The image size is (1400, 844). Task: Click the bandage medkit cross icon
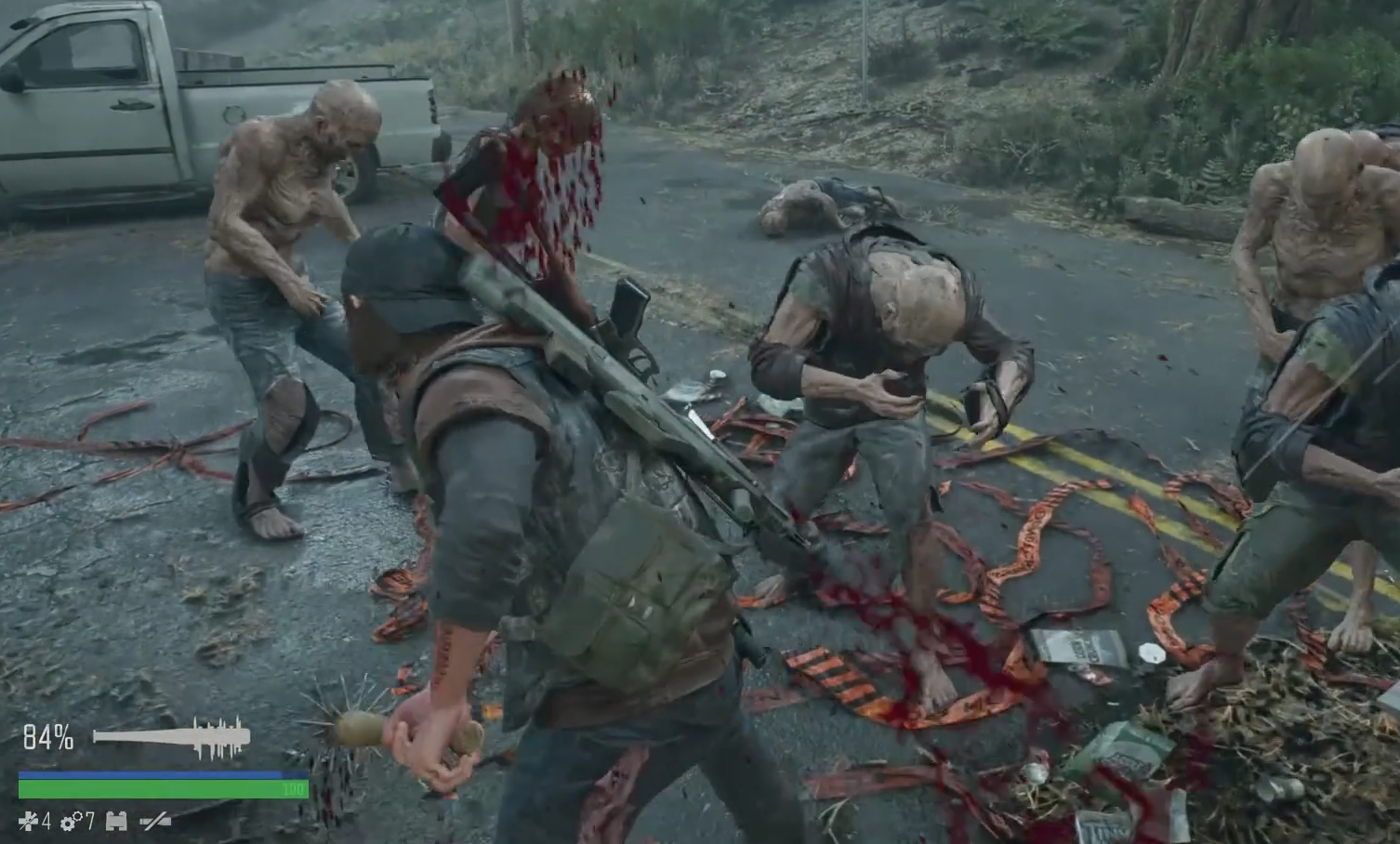pyautogui.click(x=29, y=822)
